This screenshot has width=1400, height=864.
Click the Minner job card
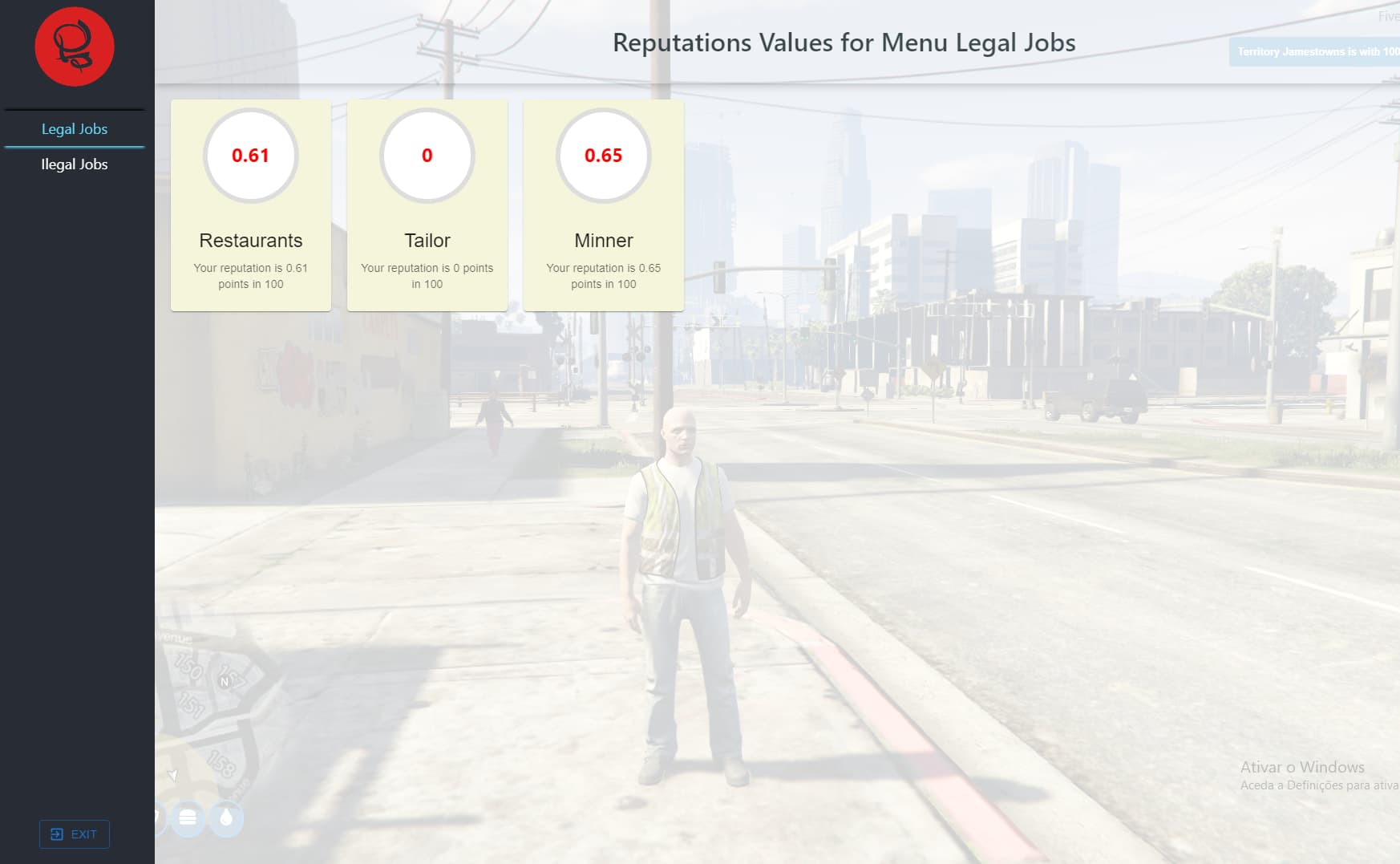(604, 203)
